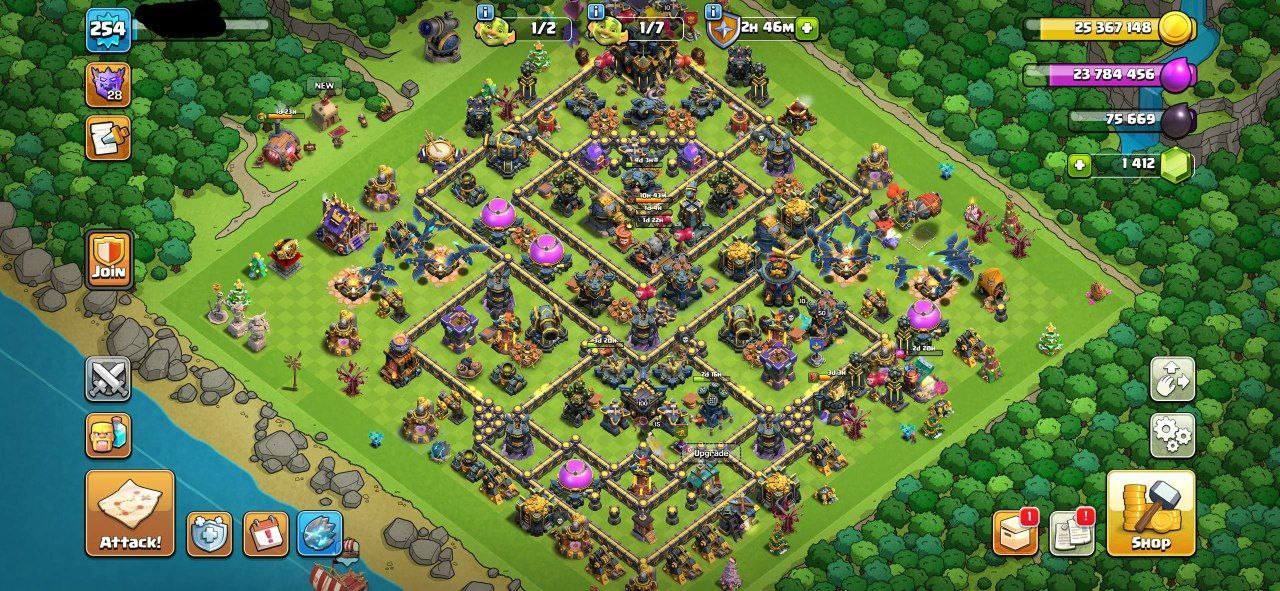Image resolution: width=1280 pixels, height=591 pixels.
Task: Click the Join clan shield button
Action: point(108,259)
